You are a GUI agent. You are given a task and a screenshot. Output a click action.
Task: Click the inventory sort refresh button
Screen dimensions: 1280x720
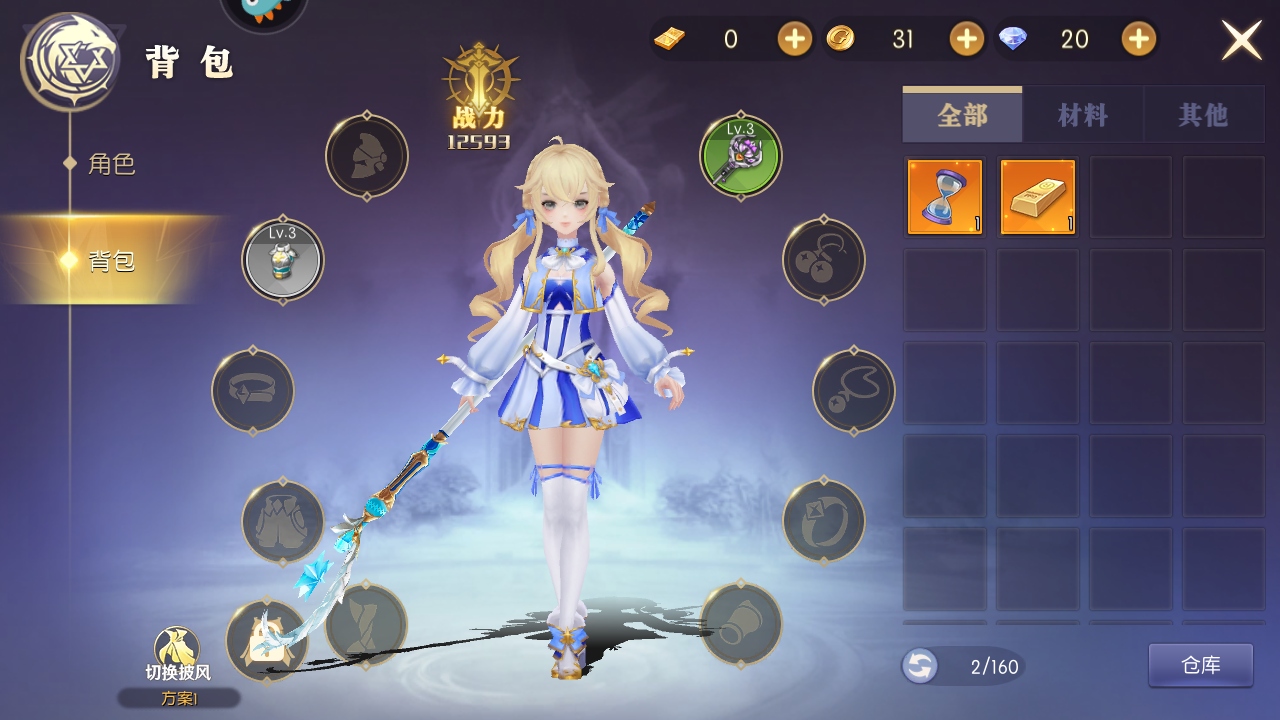tap(919, 666)
